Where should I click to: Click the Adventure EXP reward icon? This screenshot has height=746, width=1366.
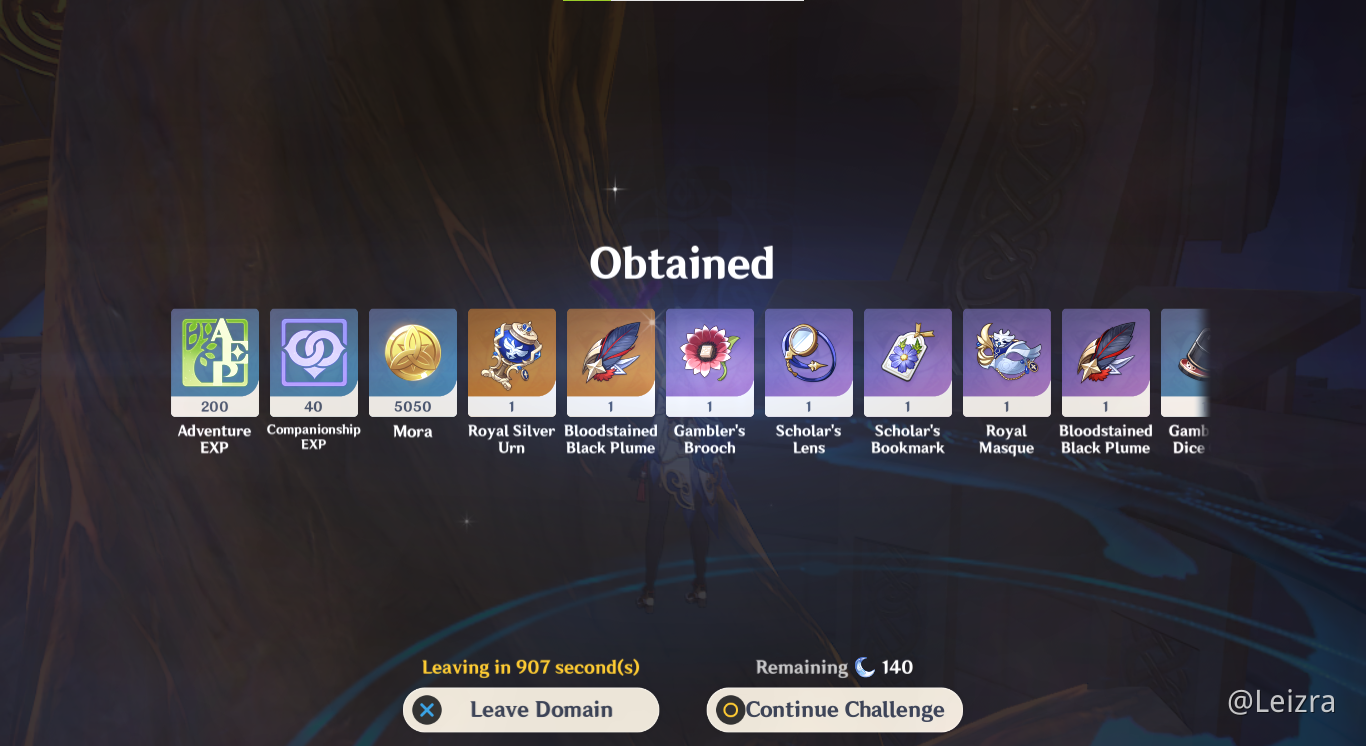click(214, 362)
